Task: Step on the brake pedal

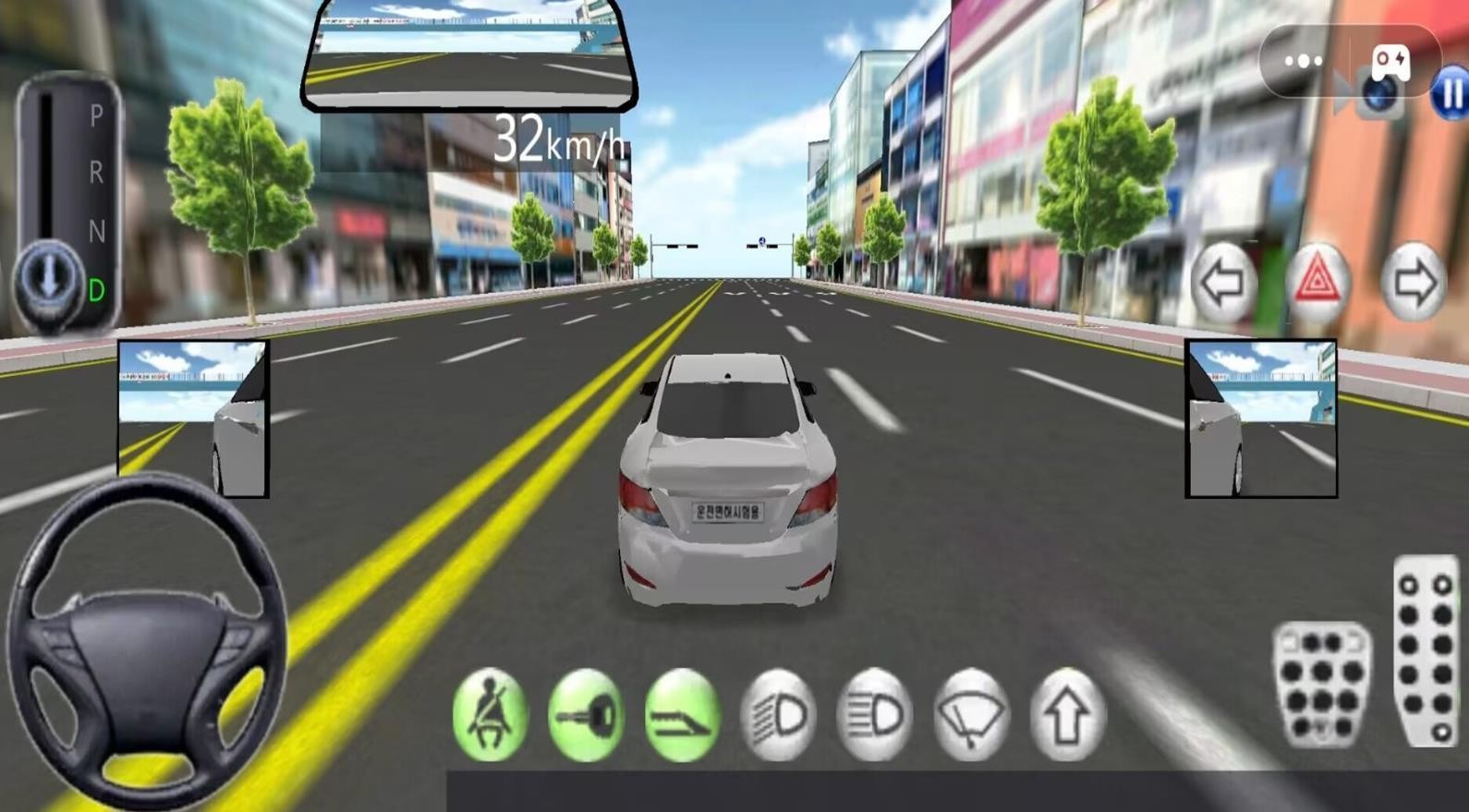Action: (1321, 685)
